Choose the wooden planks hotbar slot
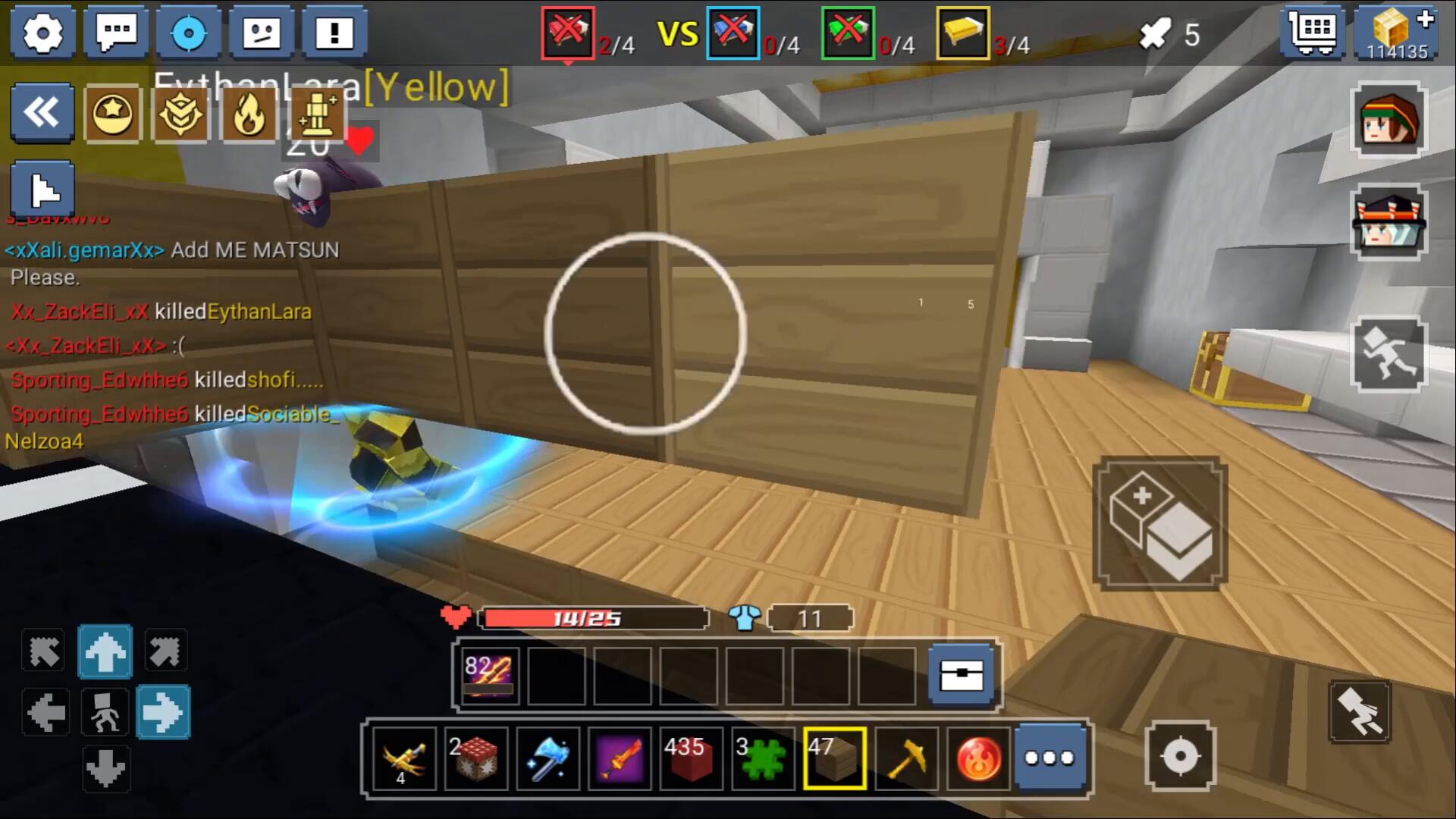The width and height of the screenshot is (1456, 819). point(835,759)
